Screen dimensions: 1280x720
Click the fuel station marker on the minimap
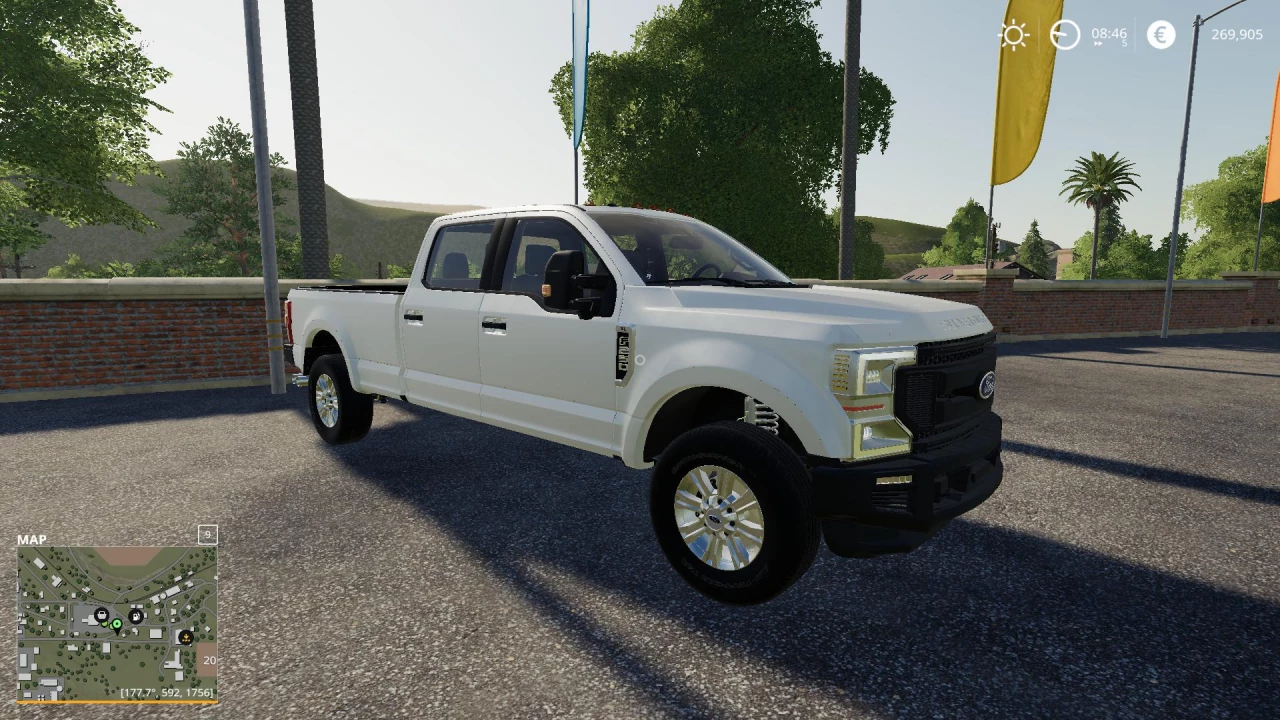[x=136, y=616]
